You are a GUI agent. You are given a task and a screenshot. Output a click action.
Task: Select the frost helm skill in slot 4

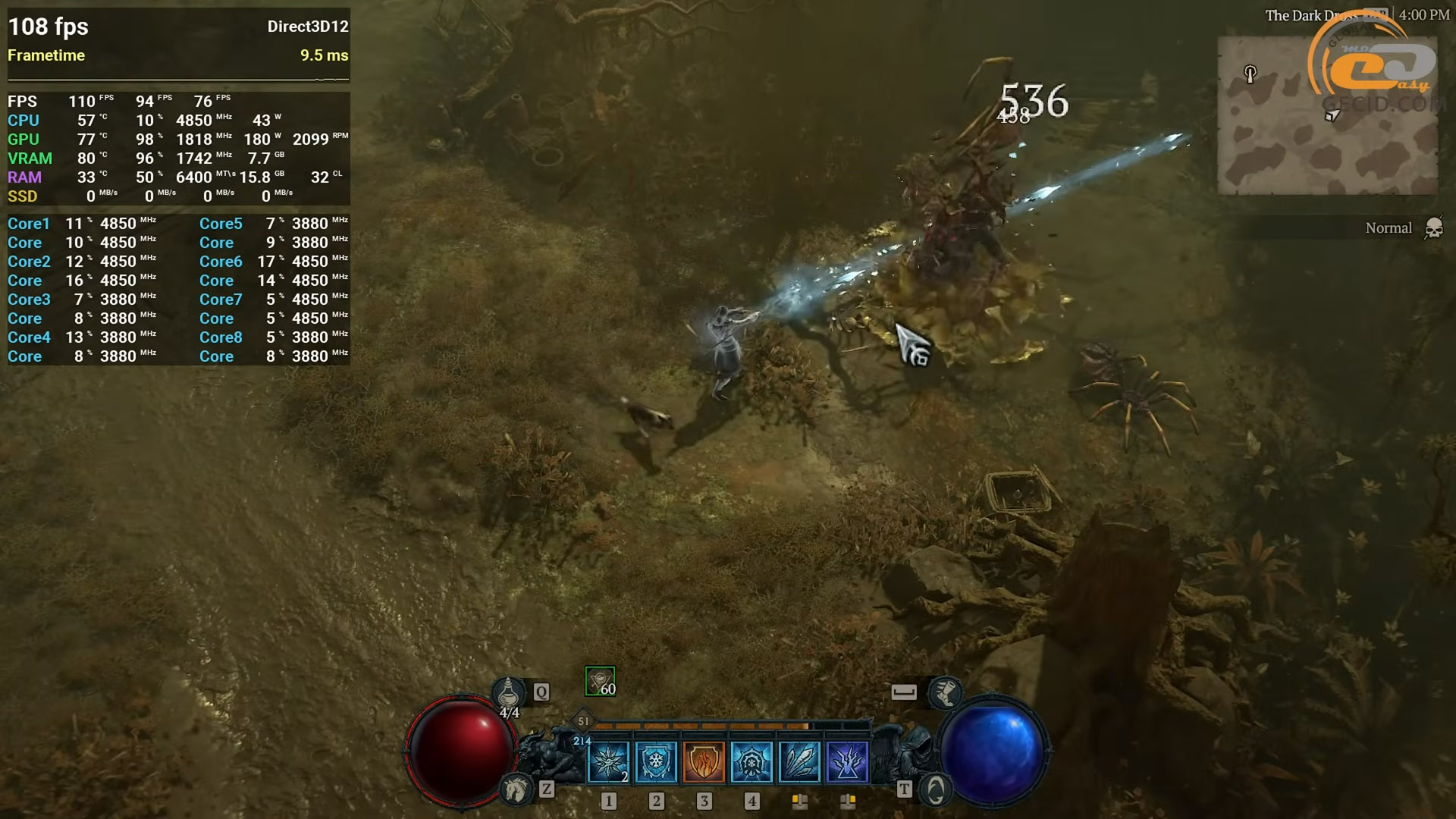click(752, 761)
